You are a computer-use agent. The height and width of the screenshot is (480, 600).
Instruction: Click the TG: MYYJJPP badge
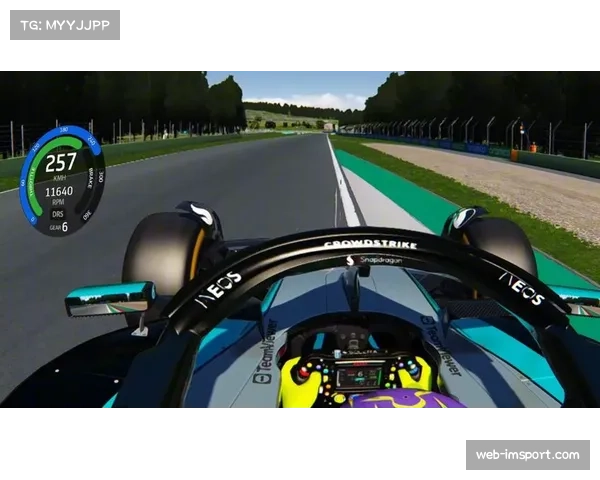(64, 24)
